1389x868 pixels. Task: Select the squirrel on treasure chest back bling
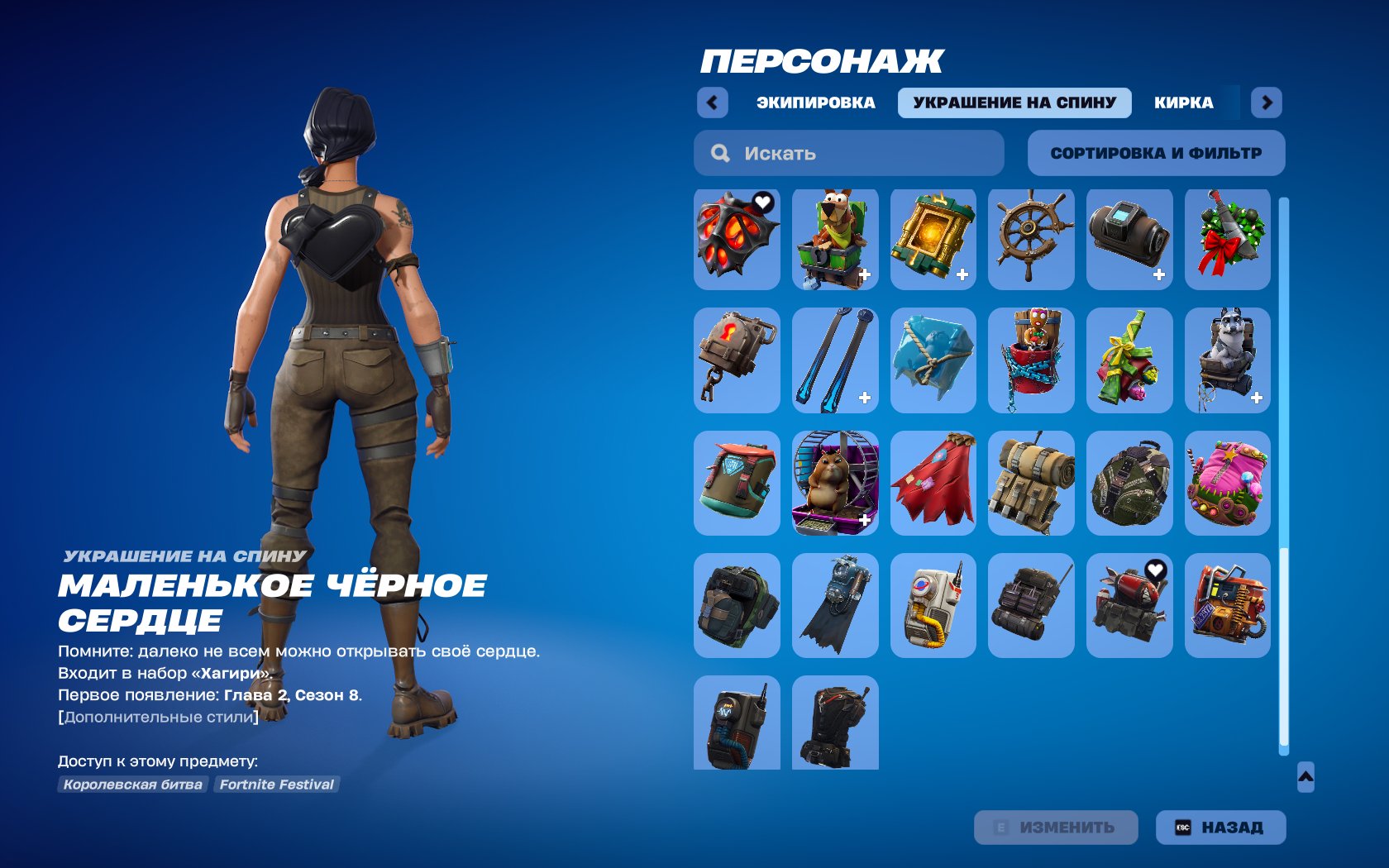pyautogui.click(x=836, y=239)
